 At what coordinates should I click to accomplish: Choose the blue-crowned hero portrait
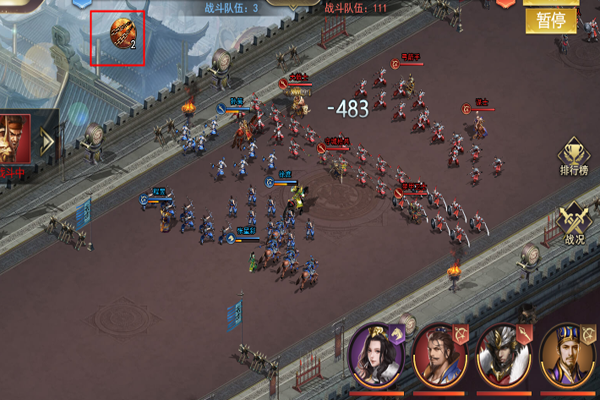(568, 355)
